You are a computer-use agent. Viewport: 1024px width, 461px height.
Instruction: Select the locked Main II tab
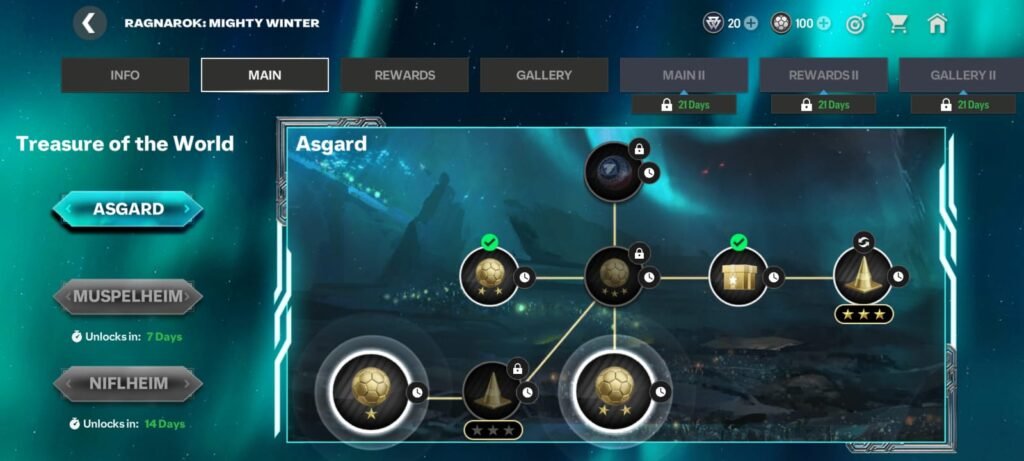point(684,75)
